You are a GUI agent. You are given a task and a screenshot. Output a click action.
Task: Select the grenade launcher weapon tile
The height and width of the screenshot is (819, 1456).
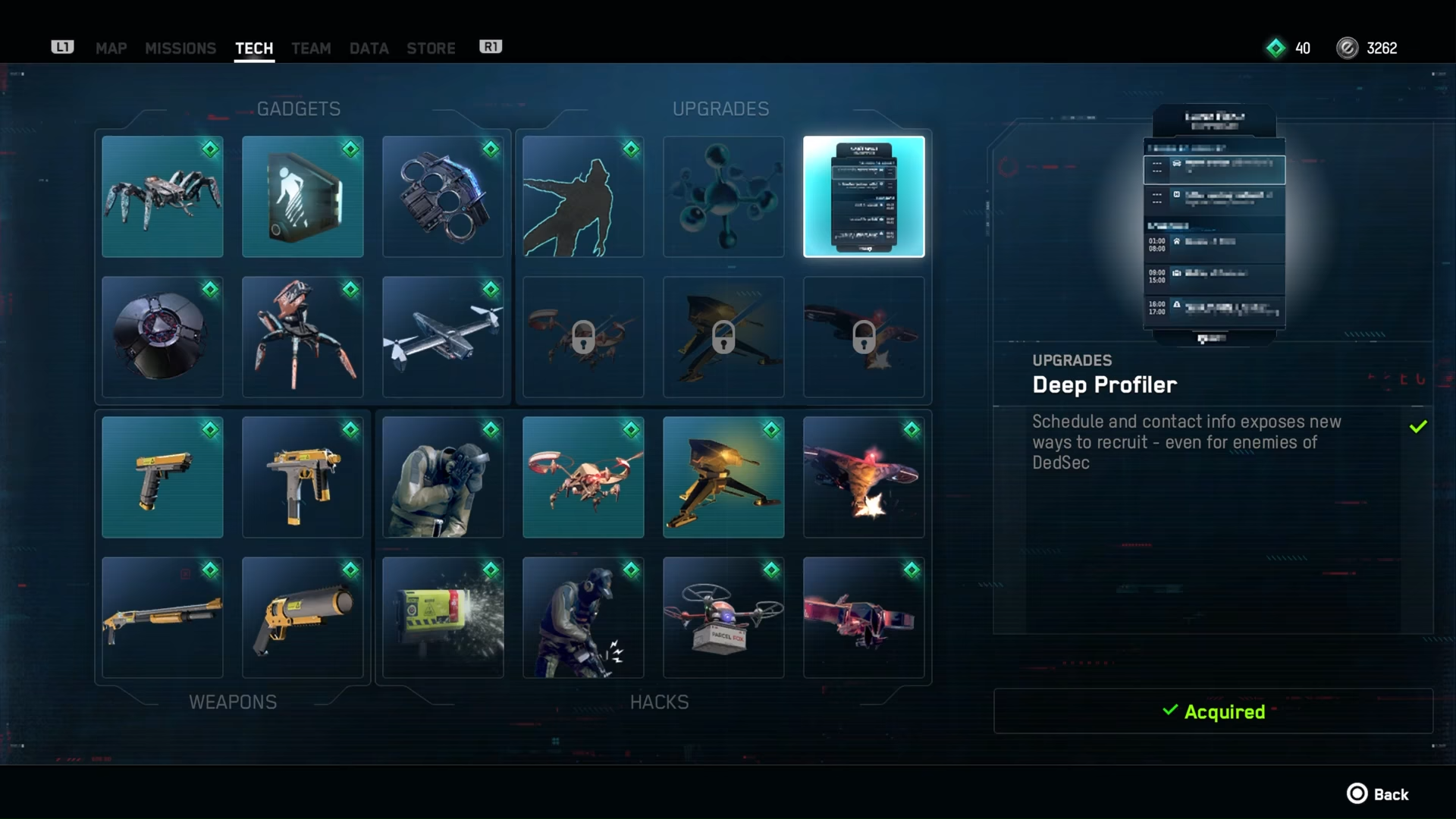click(303, 618)
